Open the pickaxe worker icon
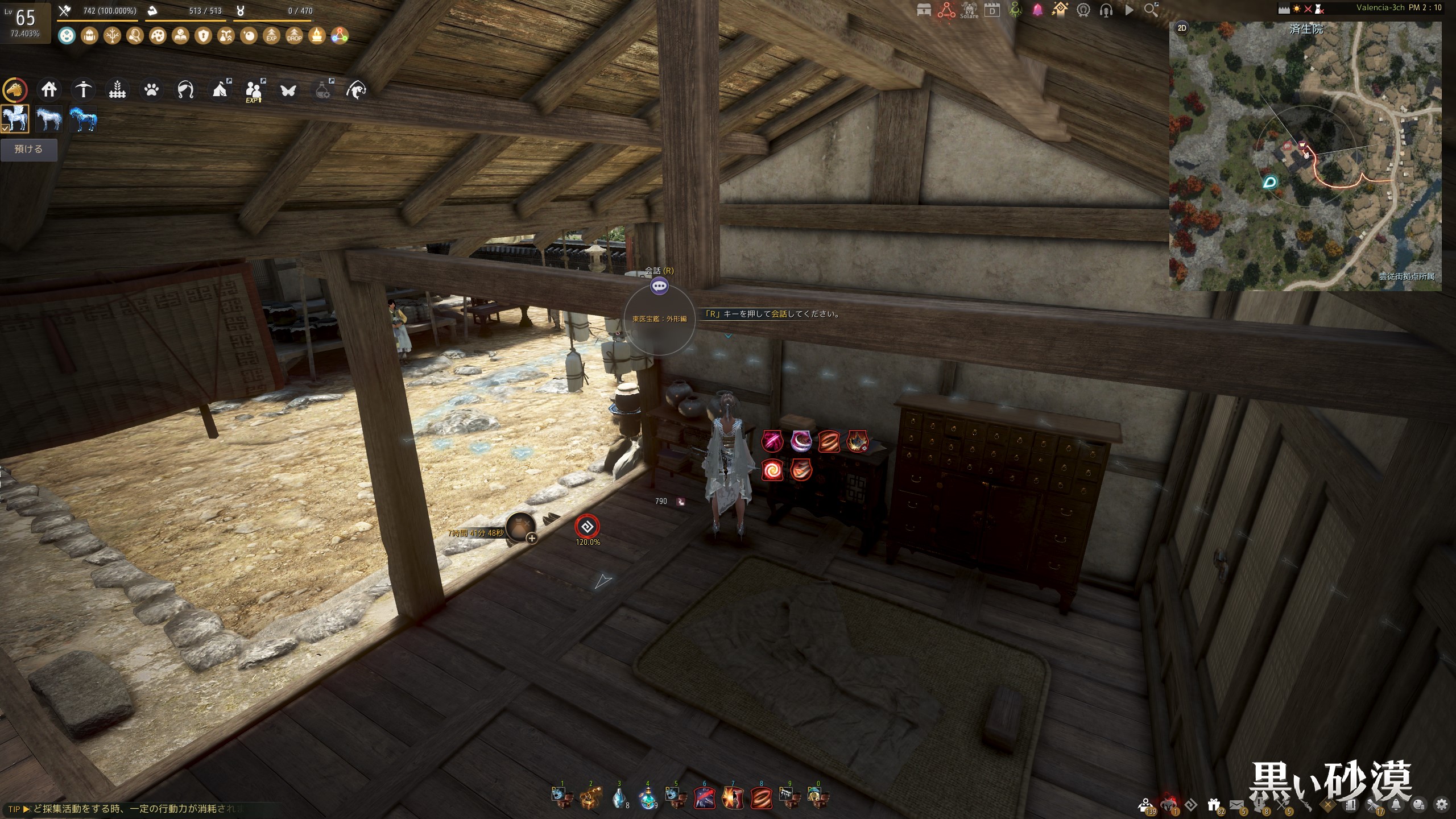Screen dimensions: 1456x819 83,90
